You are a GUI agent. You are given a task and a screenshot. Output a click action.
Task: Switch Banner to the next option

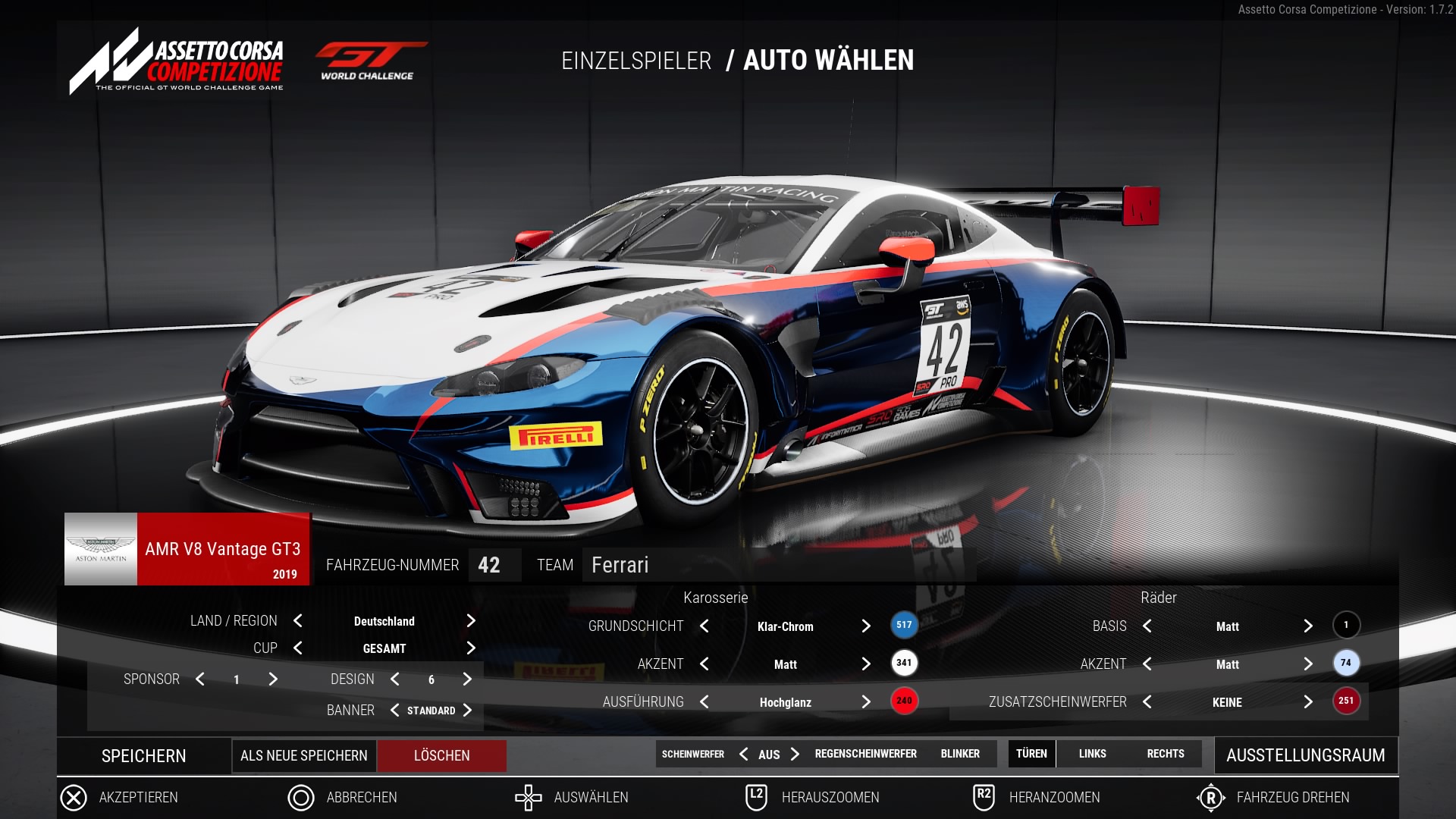click(x=467, y=711)
